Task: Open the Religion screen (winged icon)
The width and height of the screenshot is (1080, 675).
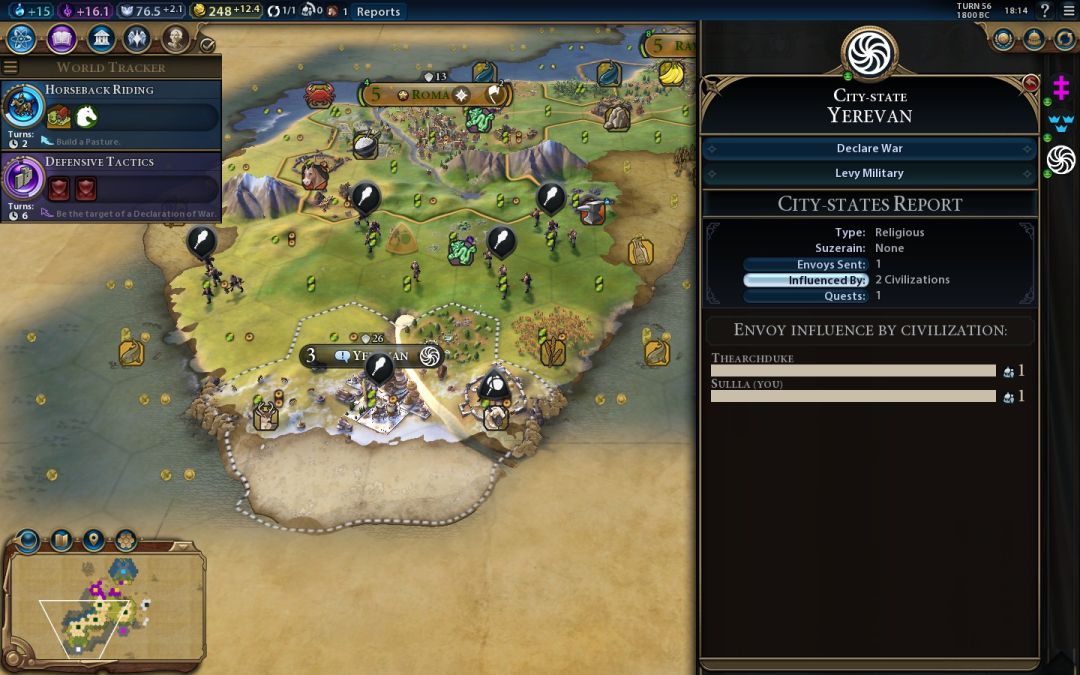Action: click(137, 39)
